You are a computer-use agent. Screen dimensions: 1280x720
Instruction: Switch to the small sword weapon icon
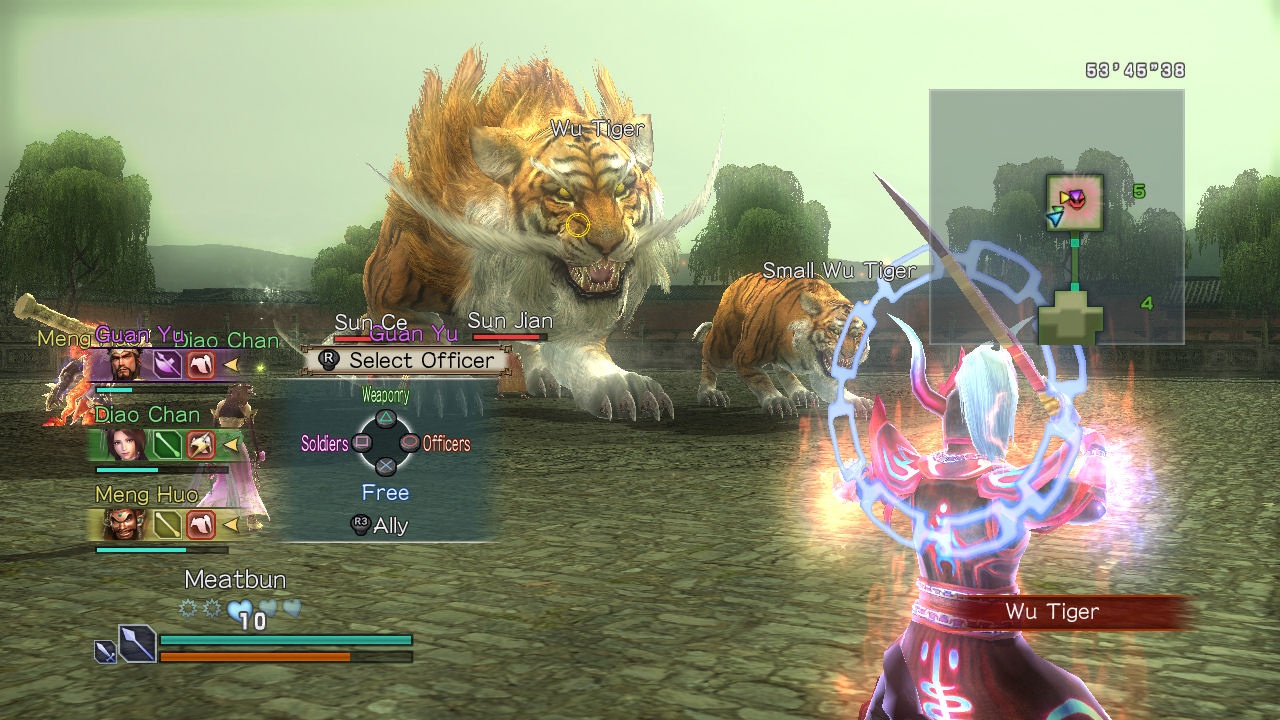pyautogui.click(x=105, y=652)
